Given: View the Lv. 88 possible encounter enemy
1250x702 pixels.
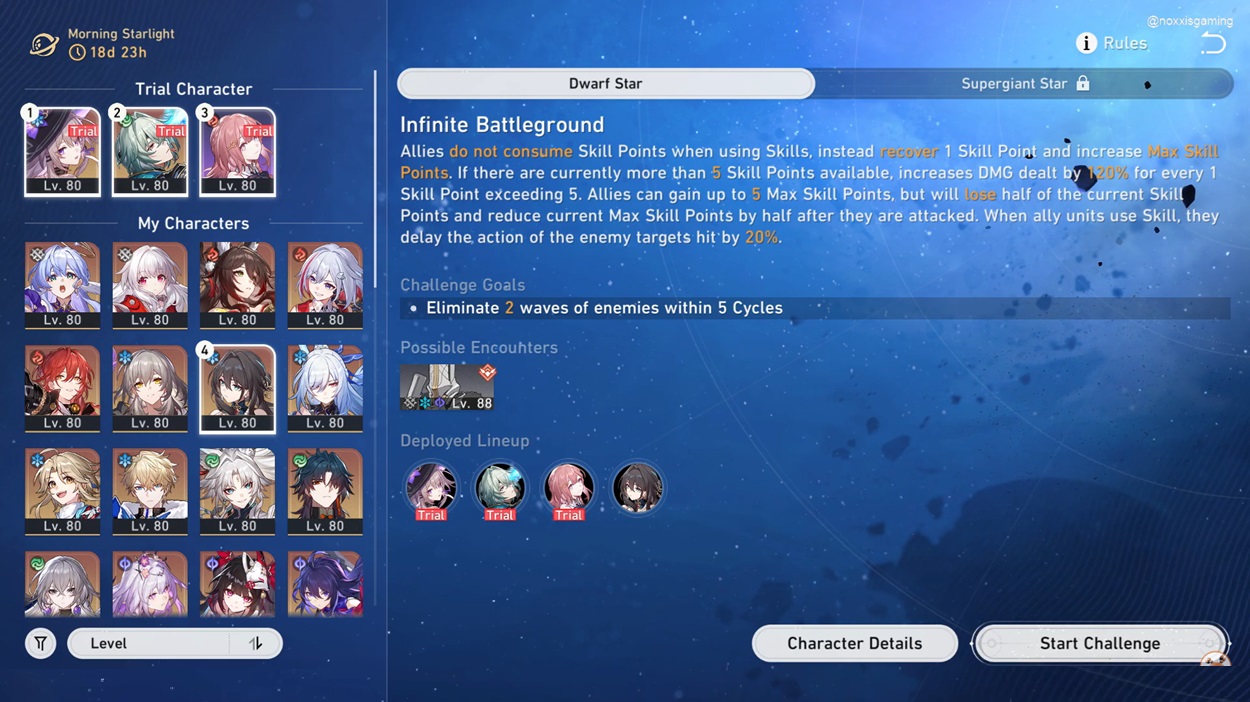Looking at the screenshot, I should [447, 388].
